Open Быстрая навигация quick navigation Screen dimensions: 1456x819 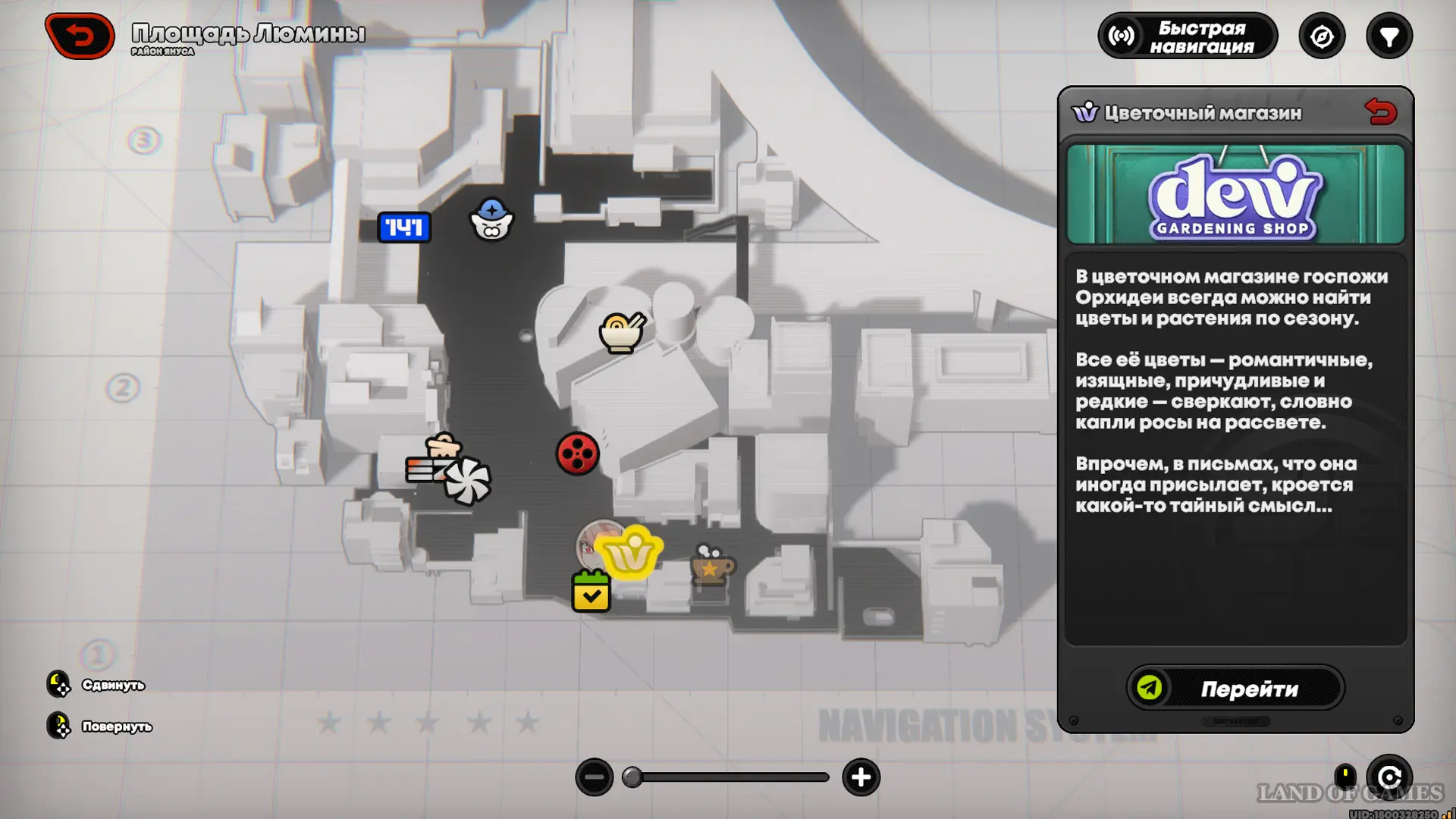coord(1187,36)
